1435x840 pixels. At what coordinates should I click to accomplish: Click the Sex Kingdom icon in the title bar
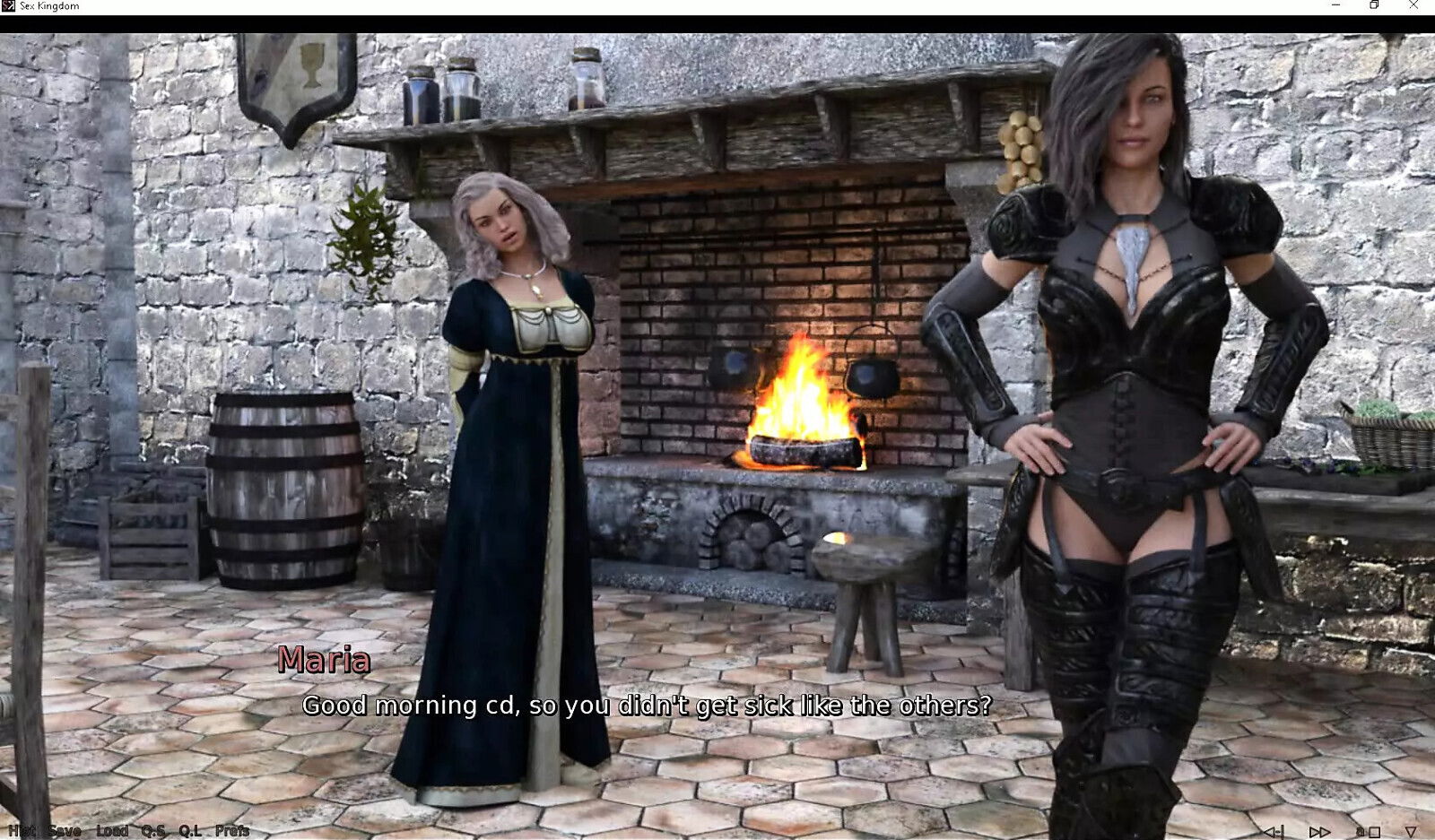9,6
